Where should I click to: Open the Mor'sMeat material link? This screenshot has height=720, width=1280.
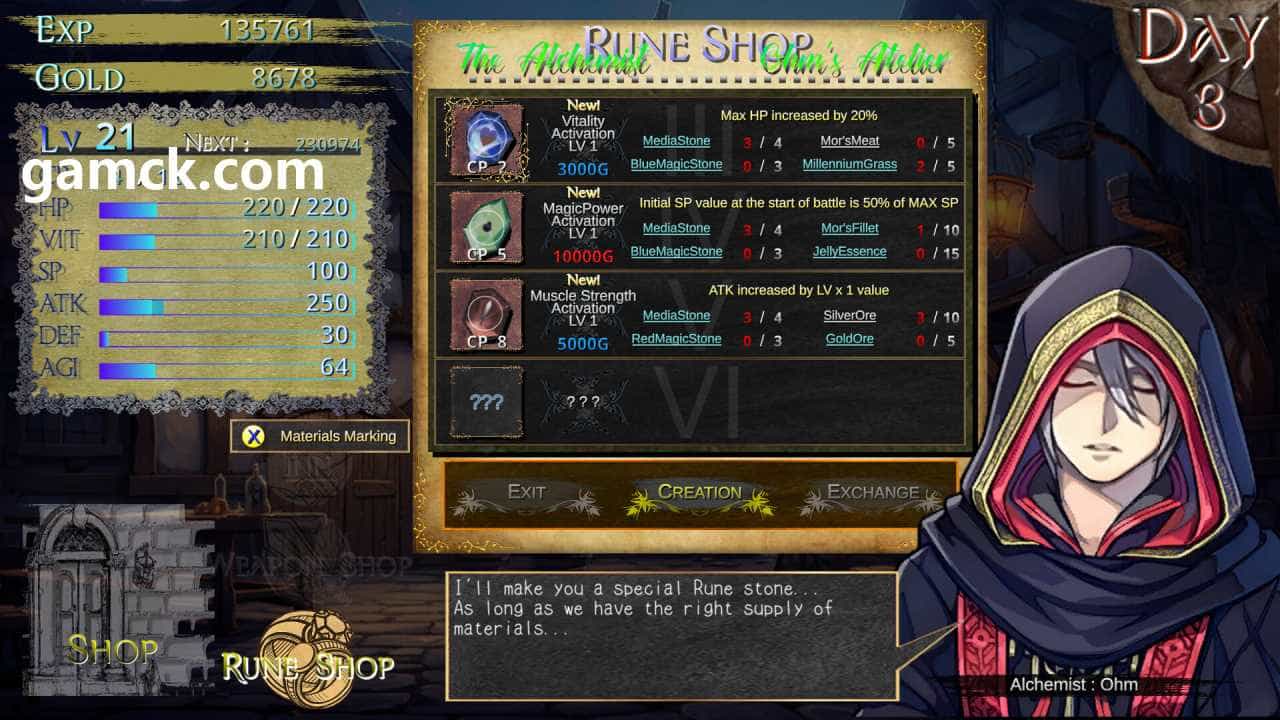(x=850, y=142)
